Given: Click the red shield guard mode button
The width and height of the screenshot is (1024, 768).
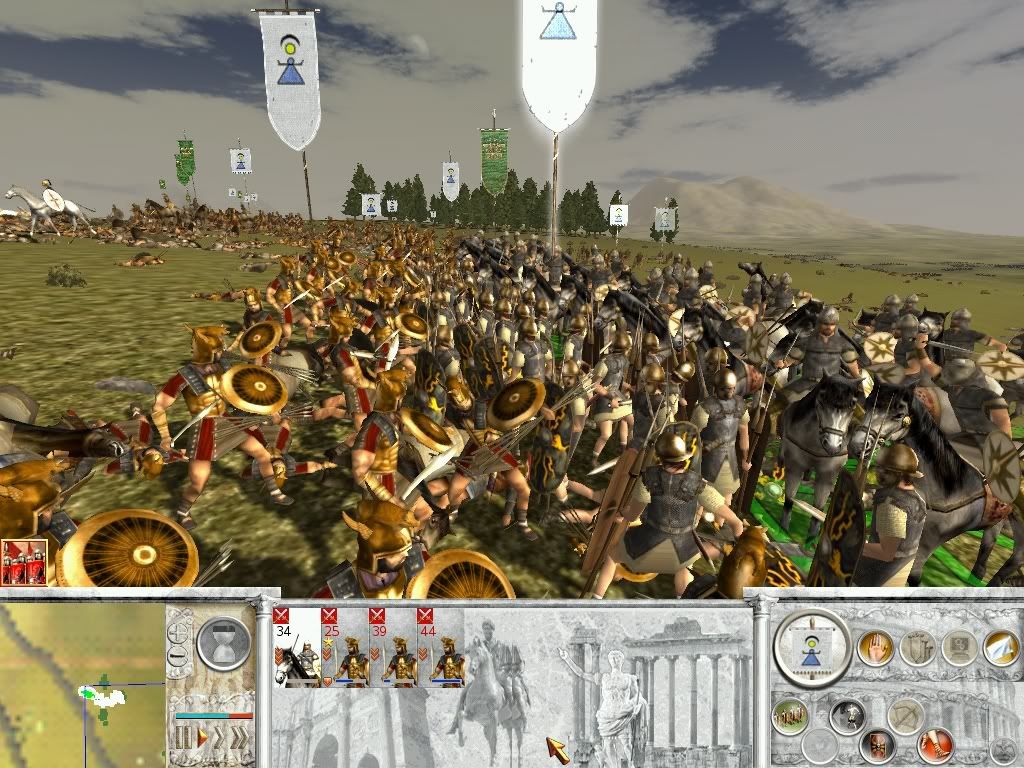Looking at the screenshot, I should [x=878, y=744].
